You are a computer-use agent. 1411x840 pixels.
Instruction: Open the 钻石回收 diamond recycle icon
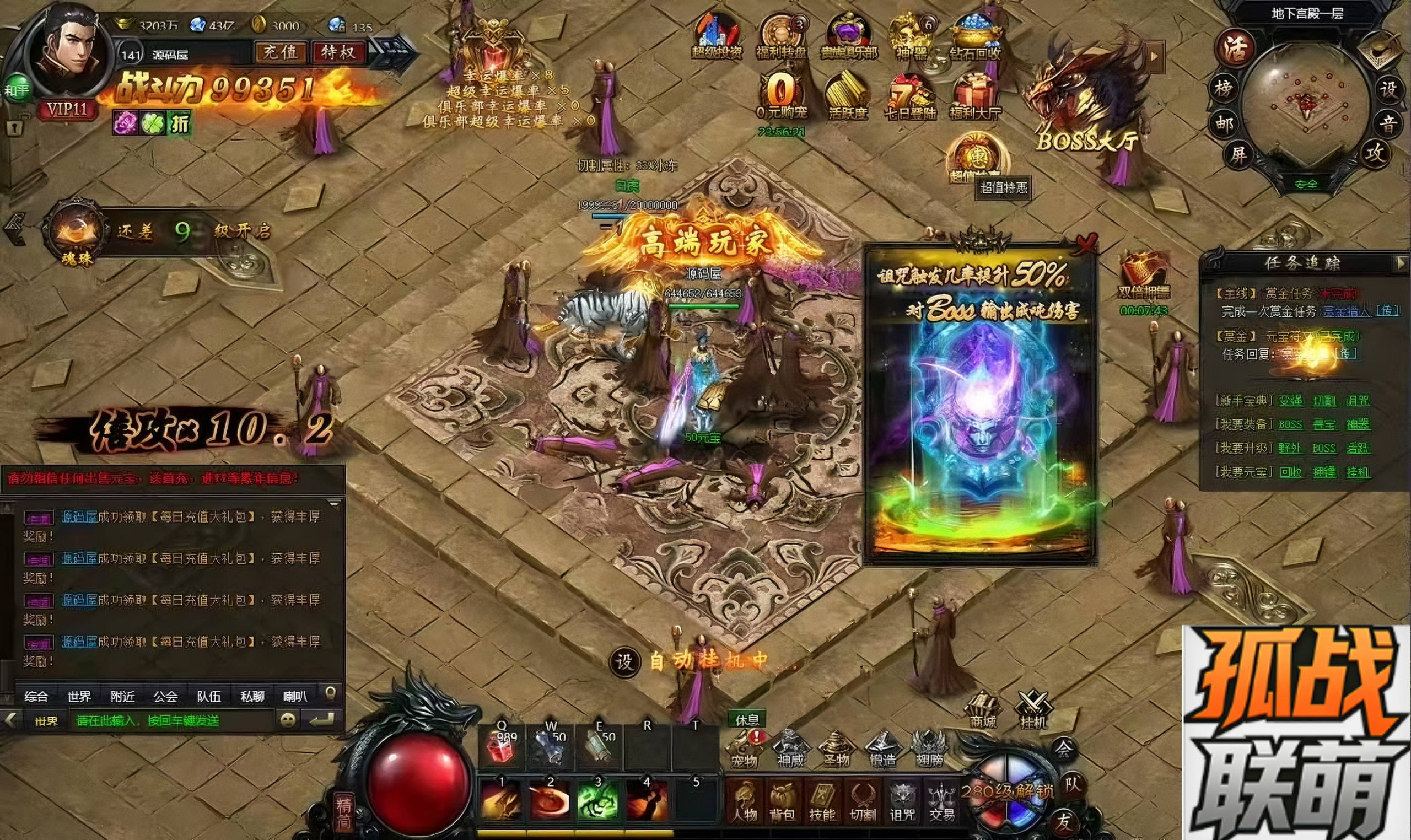pos(975,37)
